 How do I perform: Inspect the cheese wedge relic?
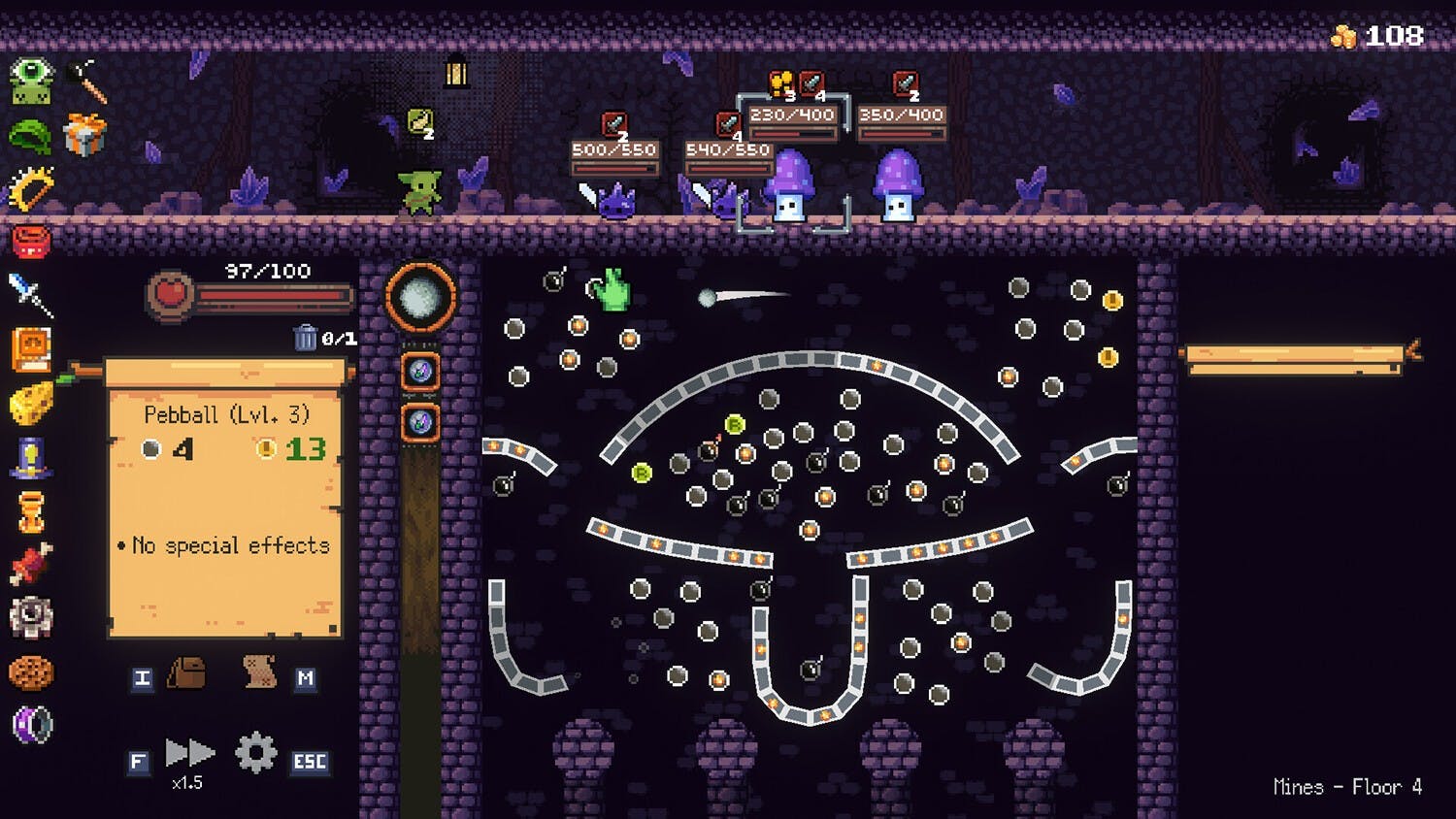coord(30,403)
